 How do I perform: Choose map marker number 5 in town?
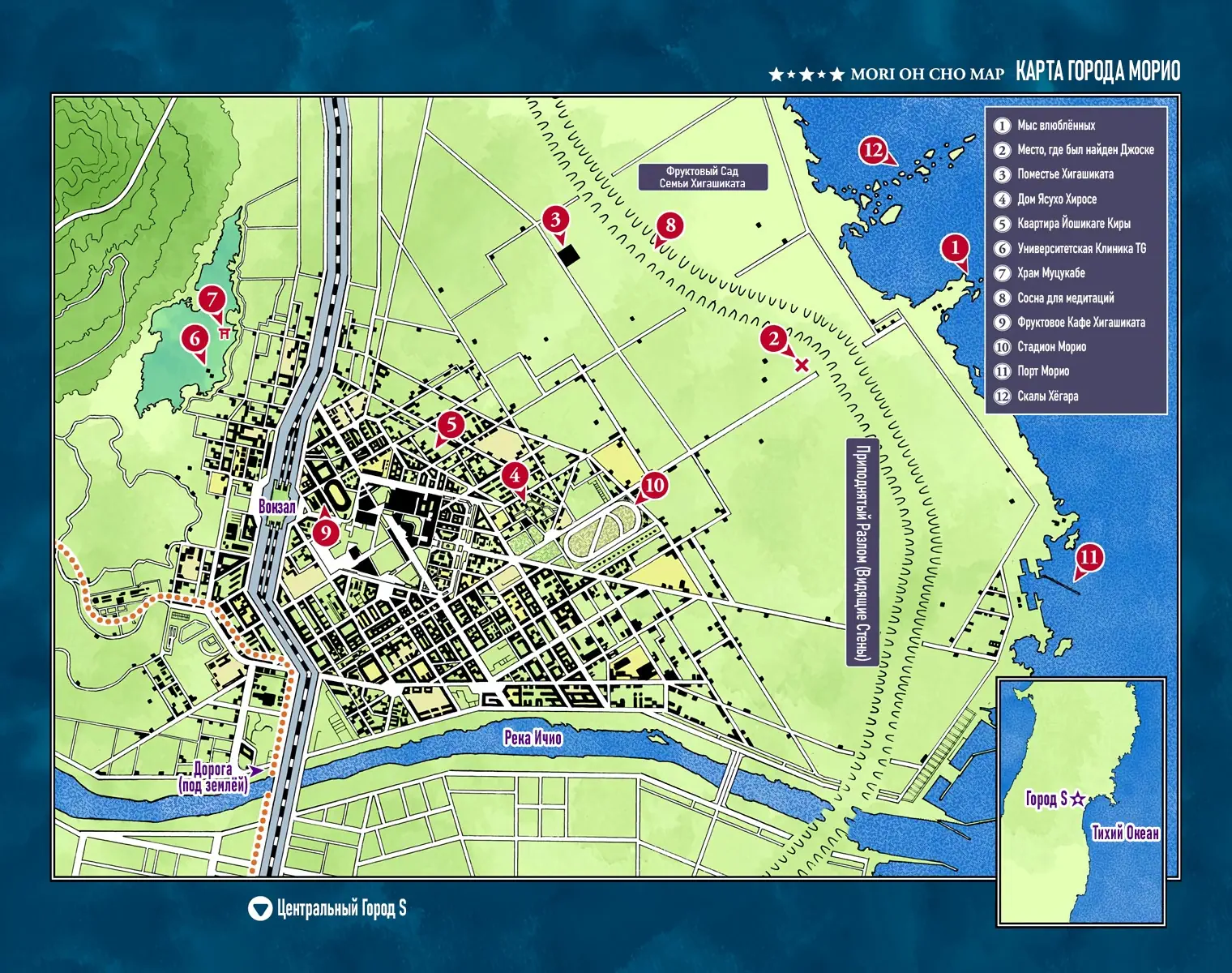pos(451,424)
